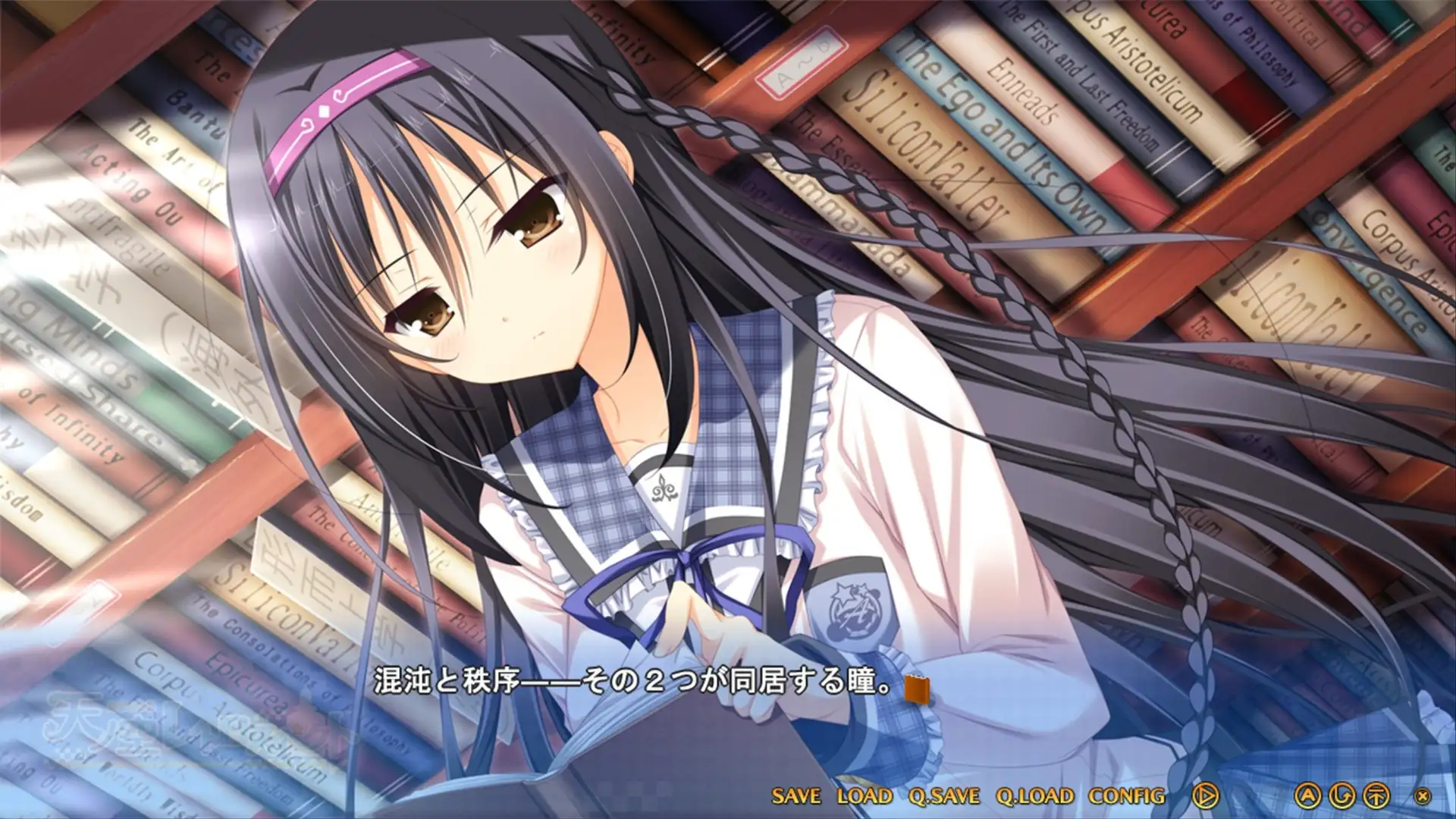Viewport: 1456px width, 819px height.
Task: Click the Q.SAVE quick save button
Action: pos(944,796)
